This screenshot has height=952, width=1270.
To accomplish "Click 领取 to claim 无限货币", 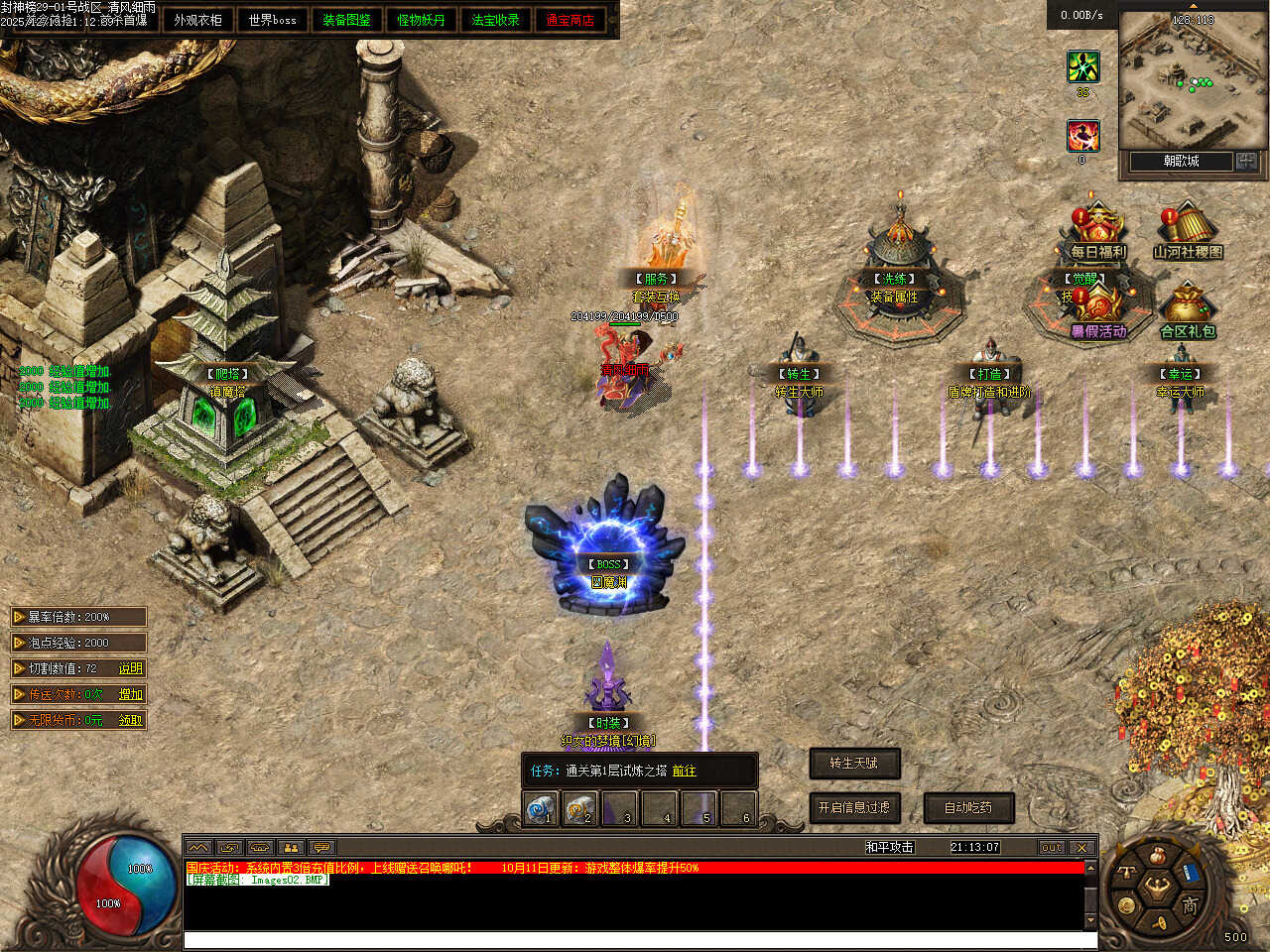I will pyautogui.click(x=131, y=720).
